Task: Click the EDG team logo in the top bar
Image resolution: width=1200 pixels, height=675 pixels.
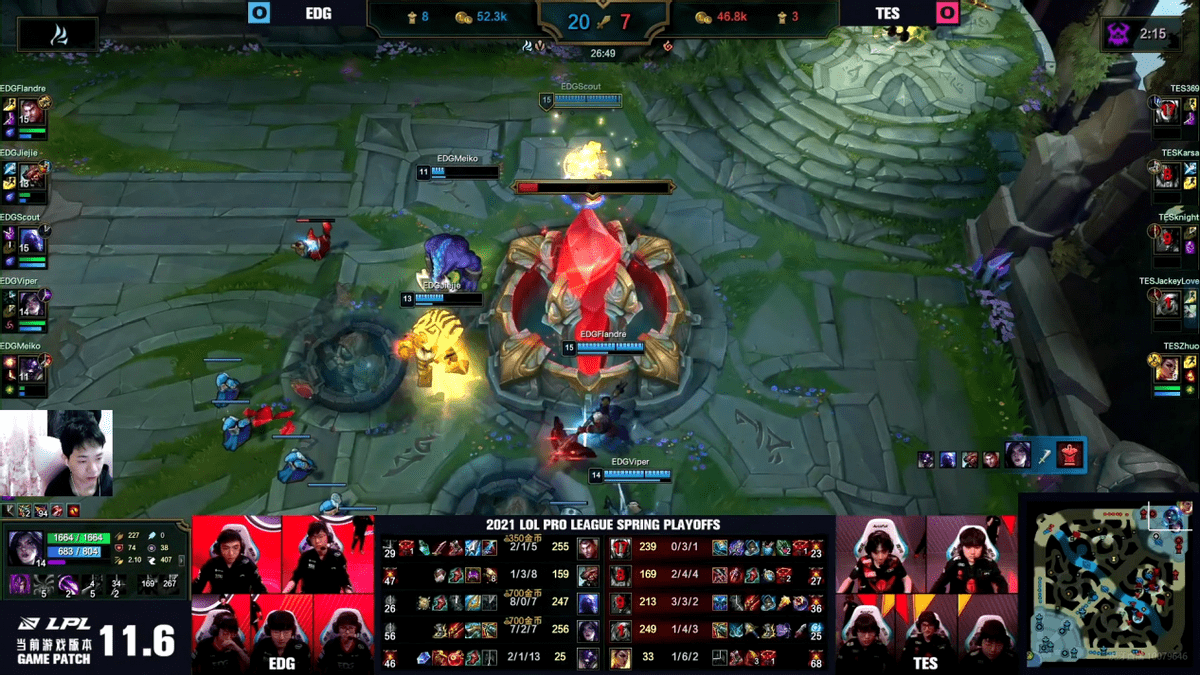Action: tap(259, 13)
